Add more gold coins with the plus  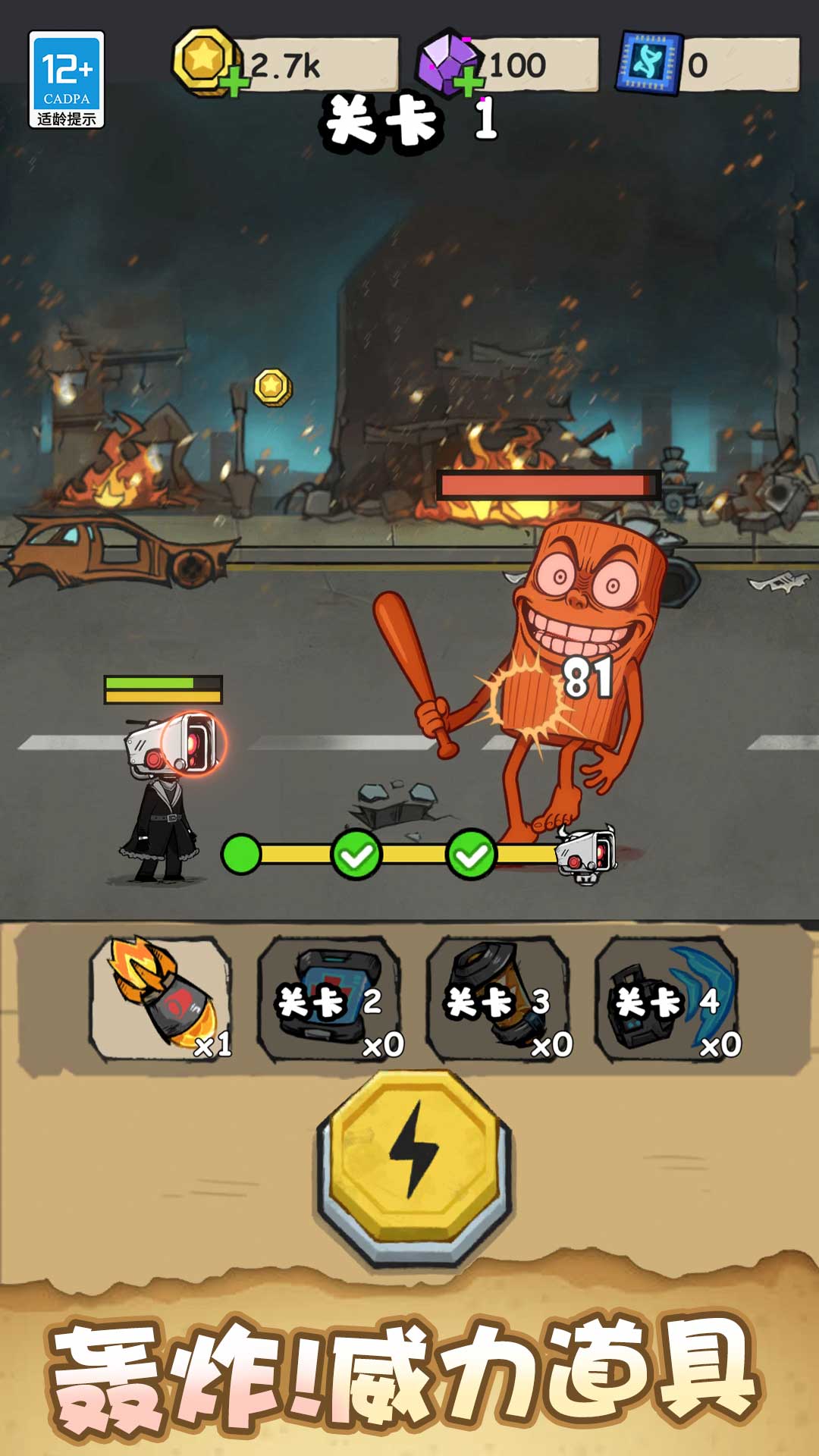pos(235,81)
